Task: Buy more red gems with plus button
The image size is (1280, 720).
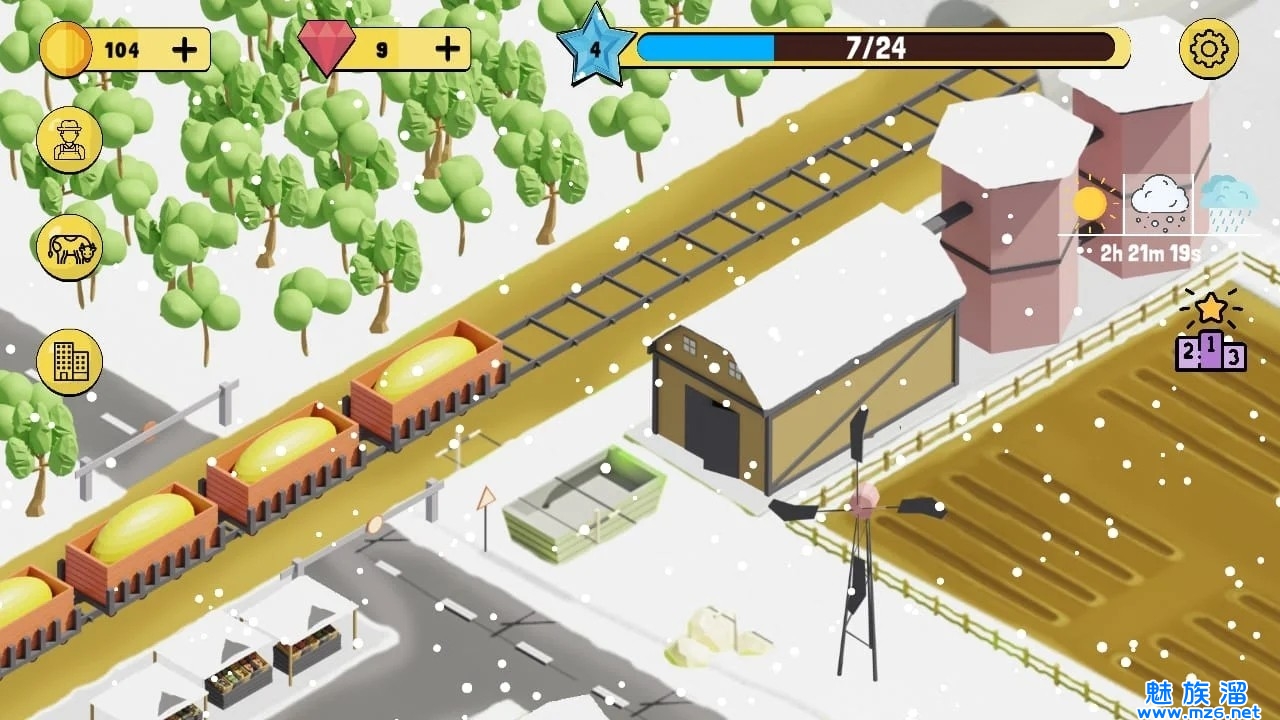Action: (x=449, y=48)
